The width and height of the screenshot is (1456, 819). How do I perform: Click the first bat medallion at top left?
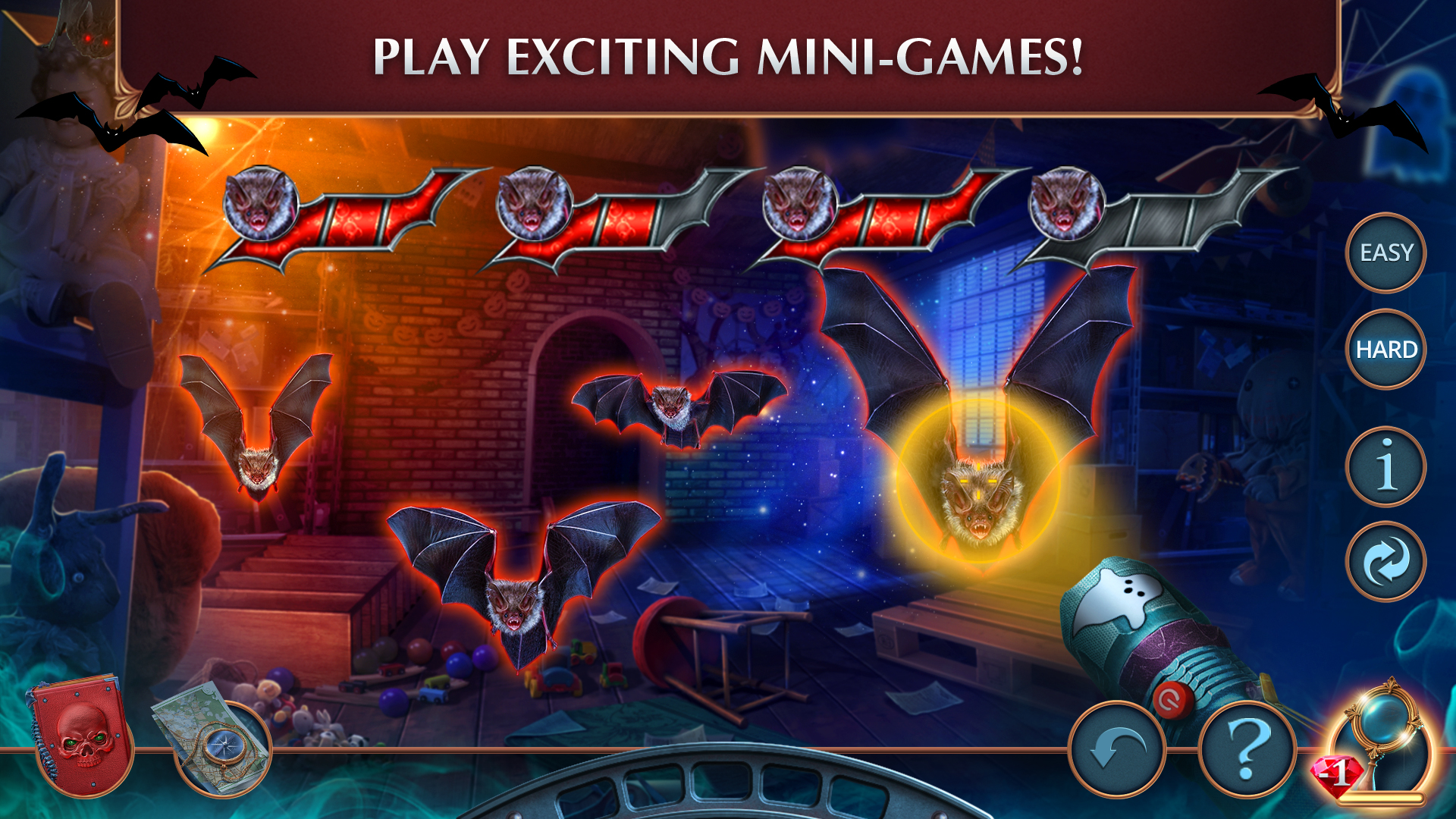(262, 201)
